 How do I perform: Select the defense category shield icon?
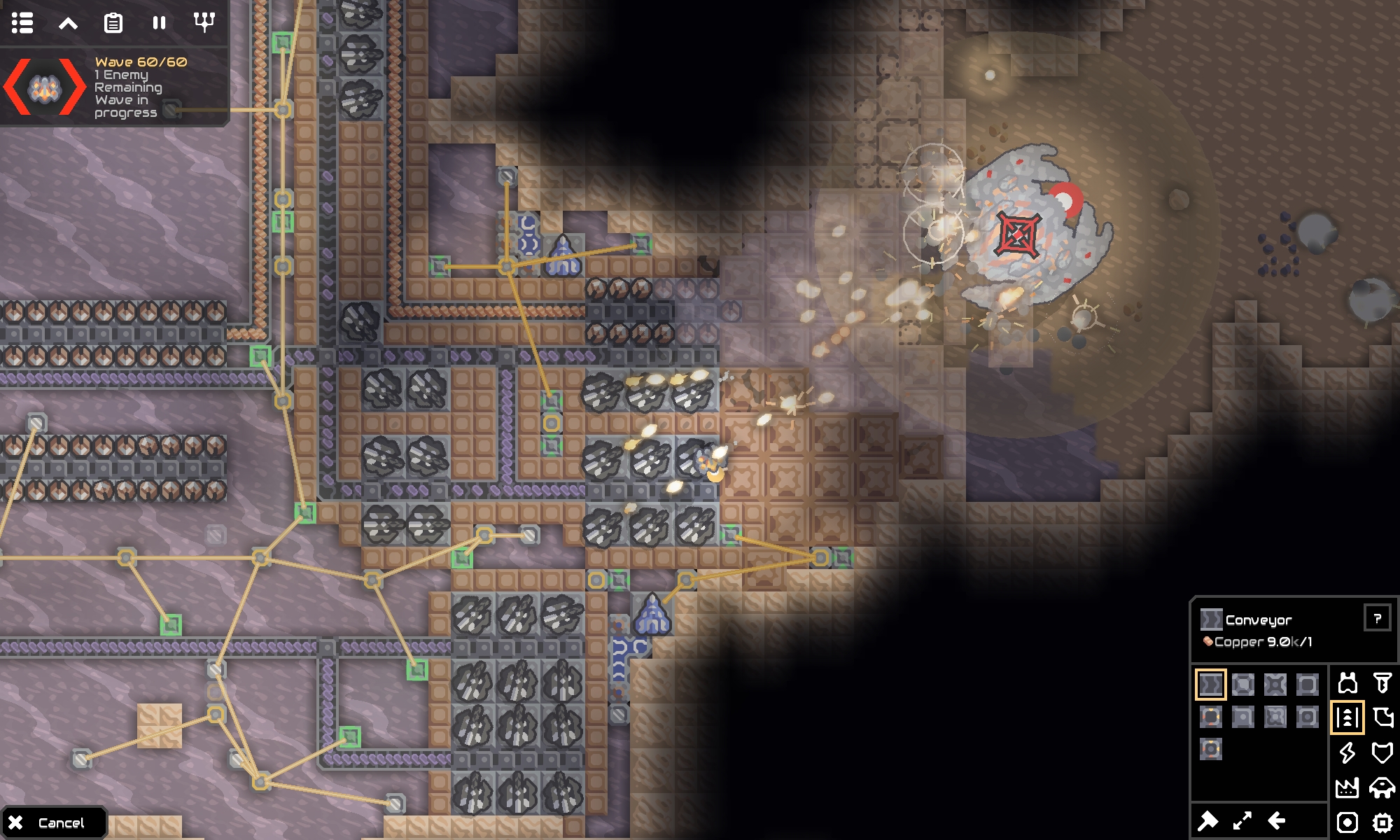[x=1383, y=754]
